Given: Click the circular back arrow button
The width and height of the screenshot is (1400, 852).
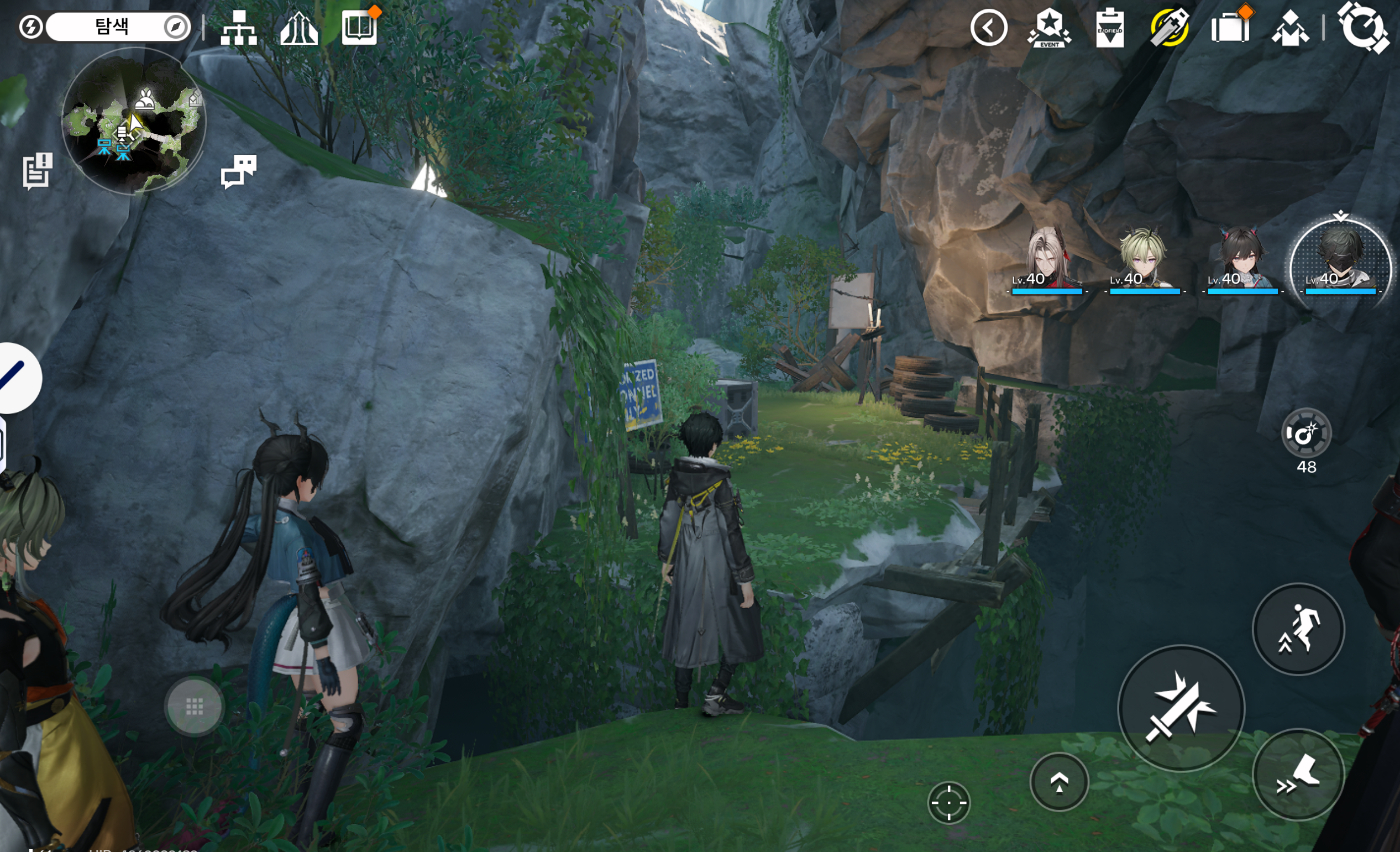Looking at the screenshot, I should (989, 27).
